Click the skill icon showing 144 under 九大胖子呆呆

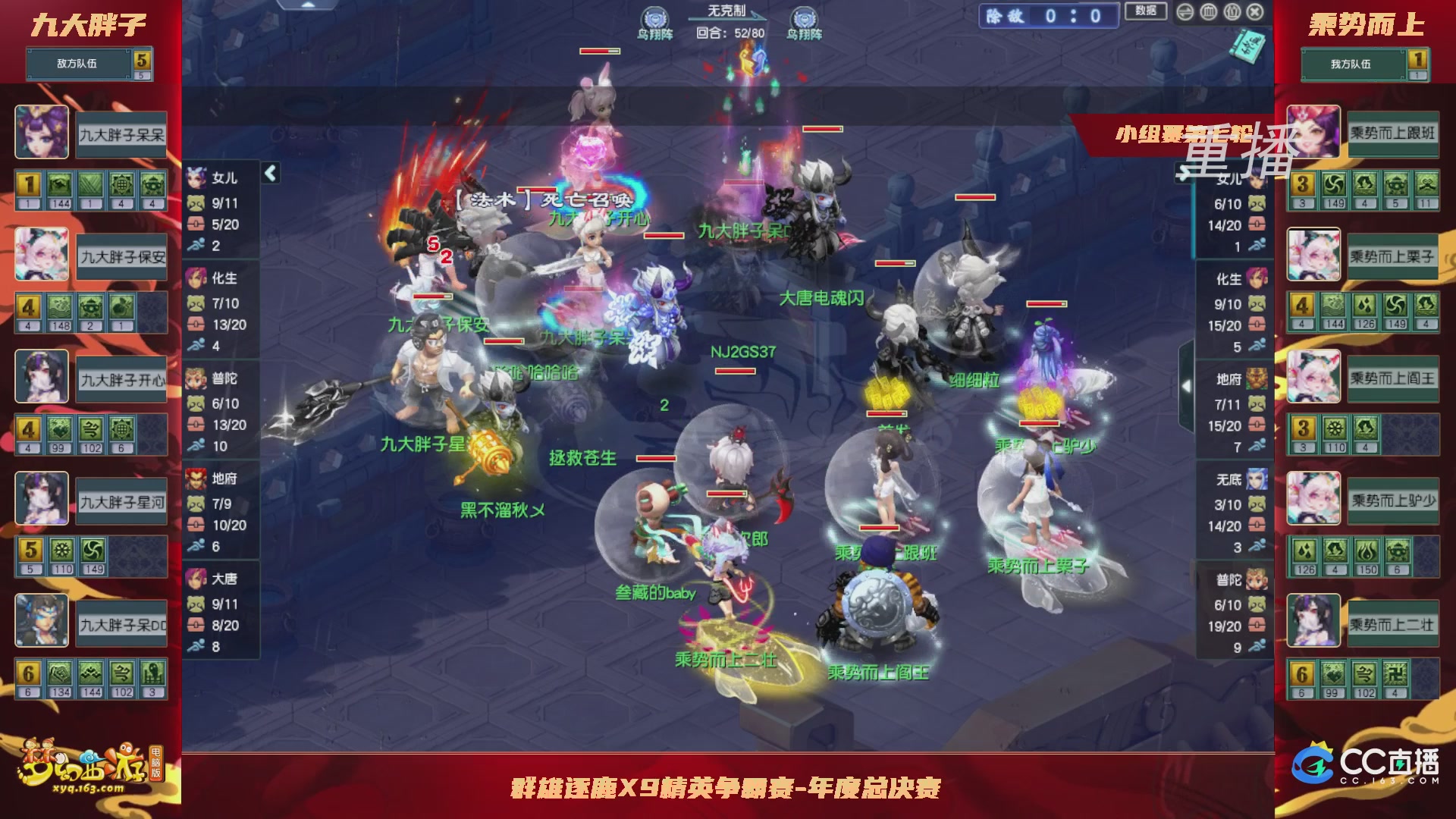pyautogui.click(x=60, y=184)
